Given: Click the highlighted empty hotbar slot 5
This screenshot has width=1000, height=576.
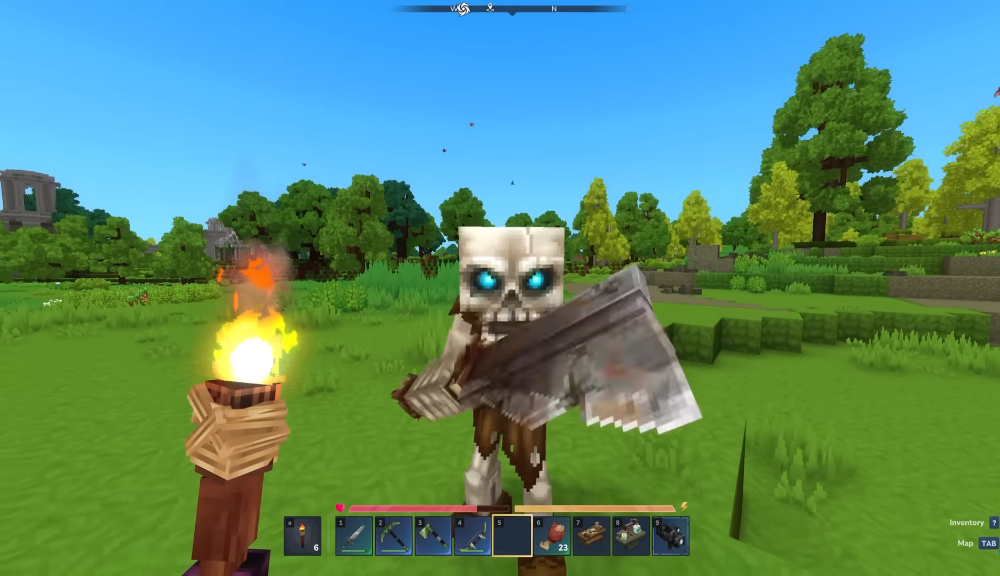Looking at the screenshot, I should coord(512,536).
